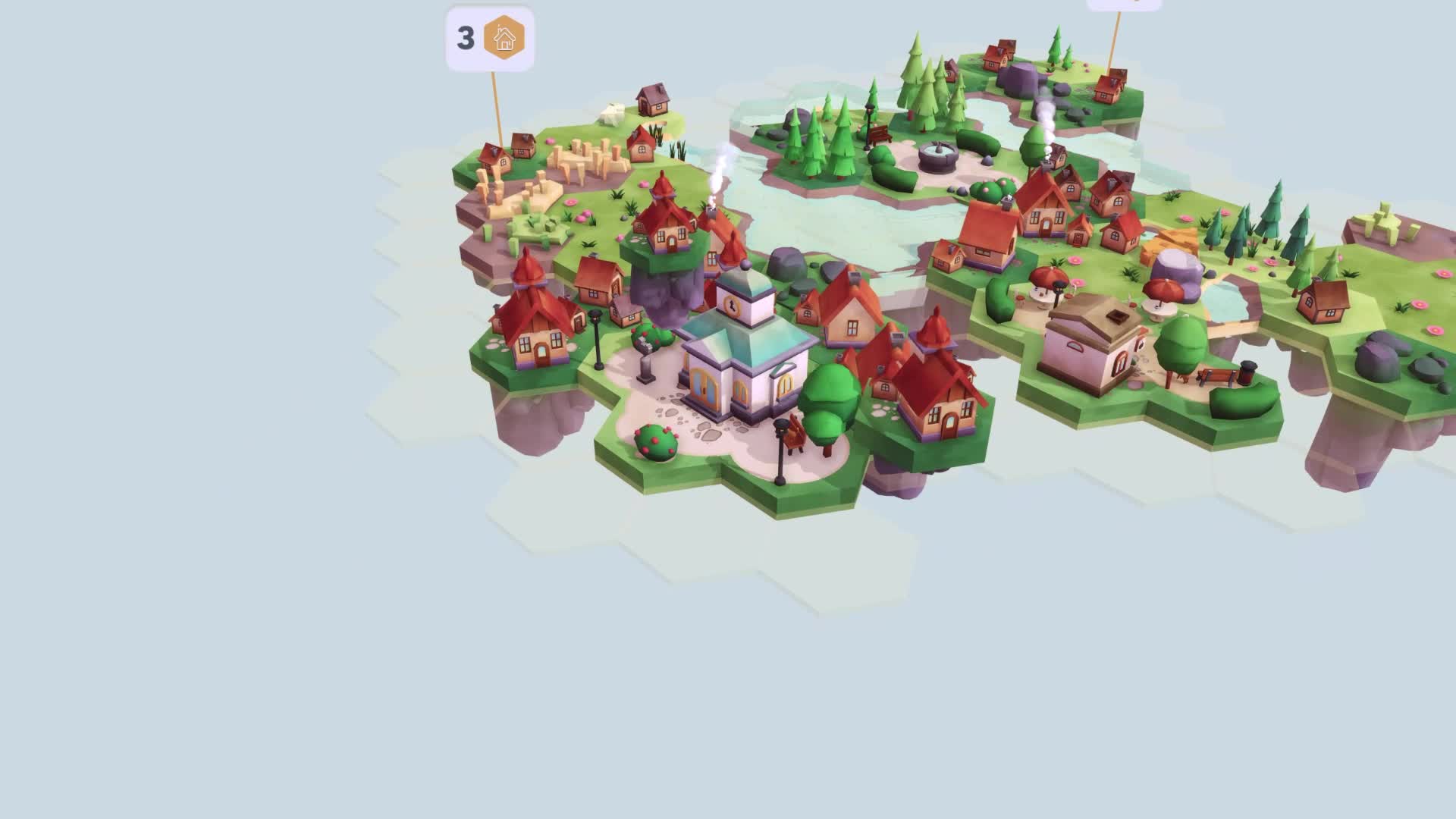The image size is (1456, 819).
Task: Click the stone fountain near the pine trees
Action: tap(938, 157)
